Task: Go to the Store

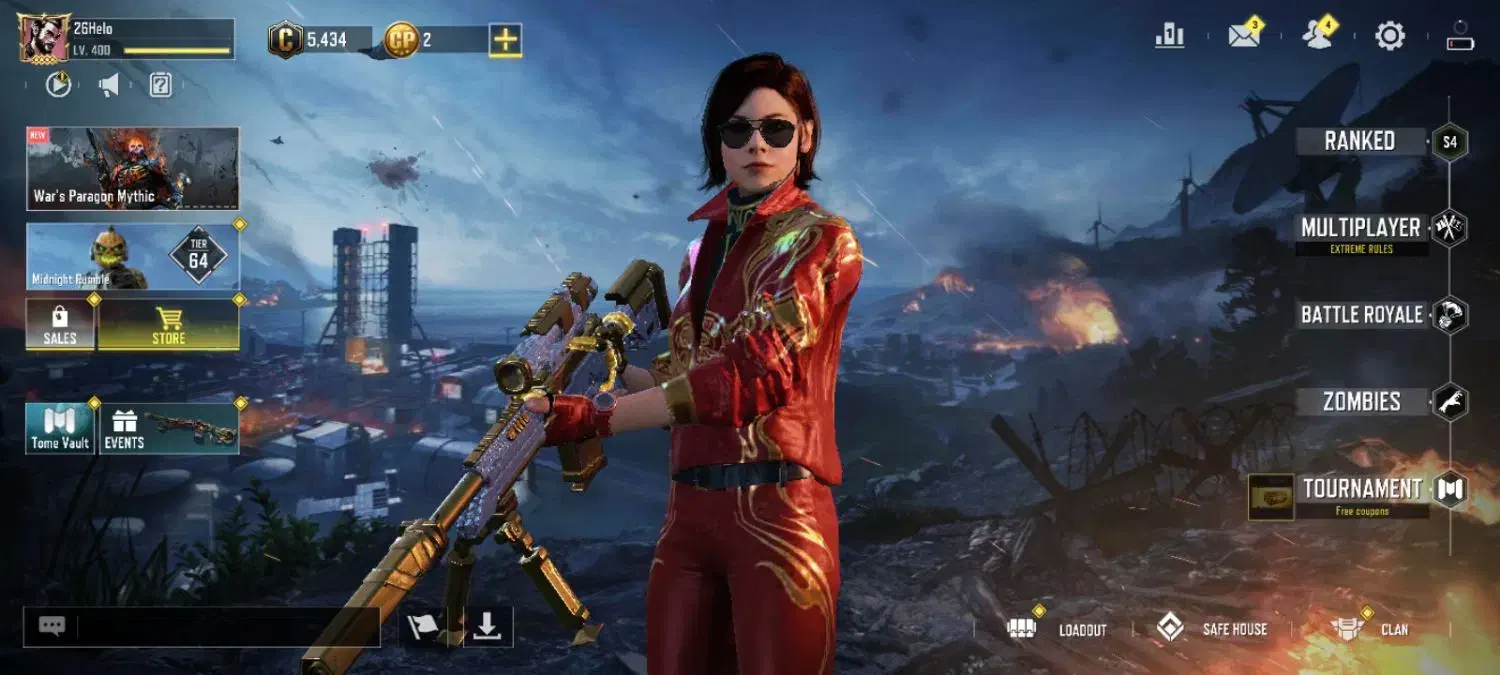Action: tap(168, 325)
